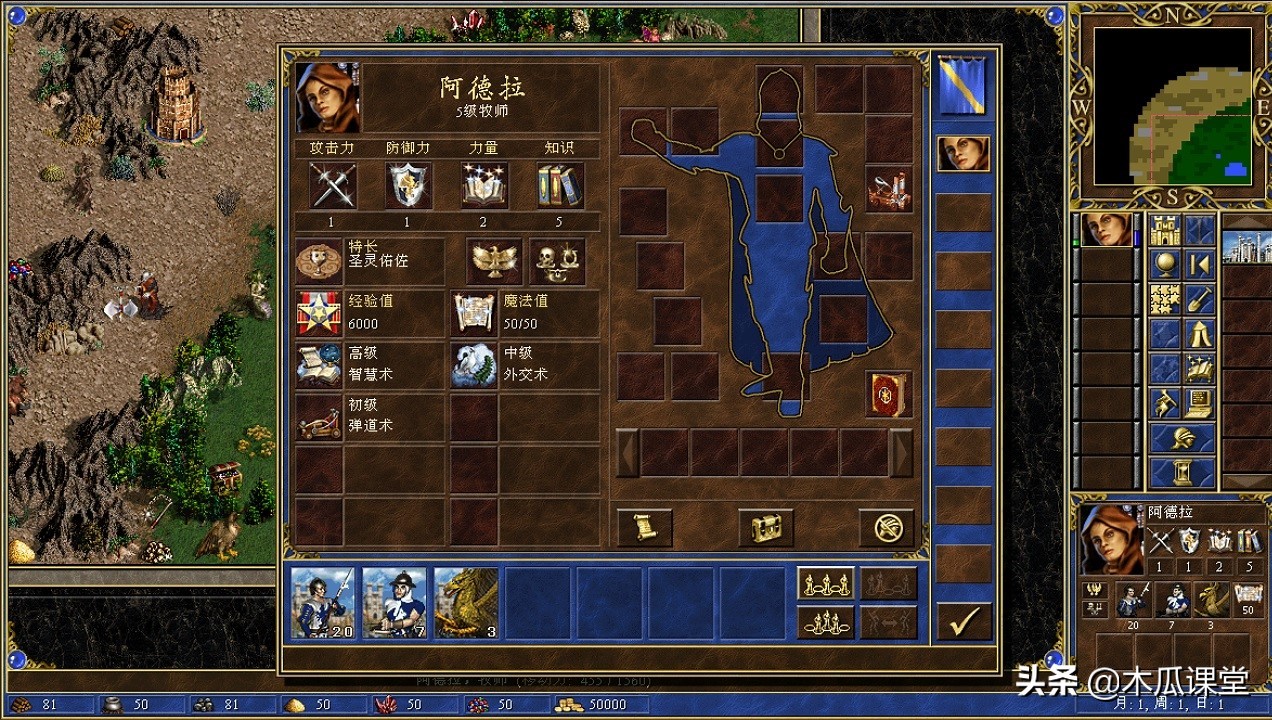Dismiss the hero with the crossed-out helmet button
Image resolution: width=1272 pixels, height=720 pixels.
(x=886, y=527)
